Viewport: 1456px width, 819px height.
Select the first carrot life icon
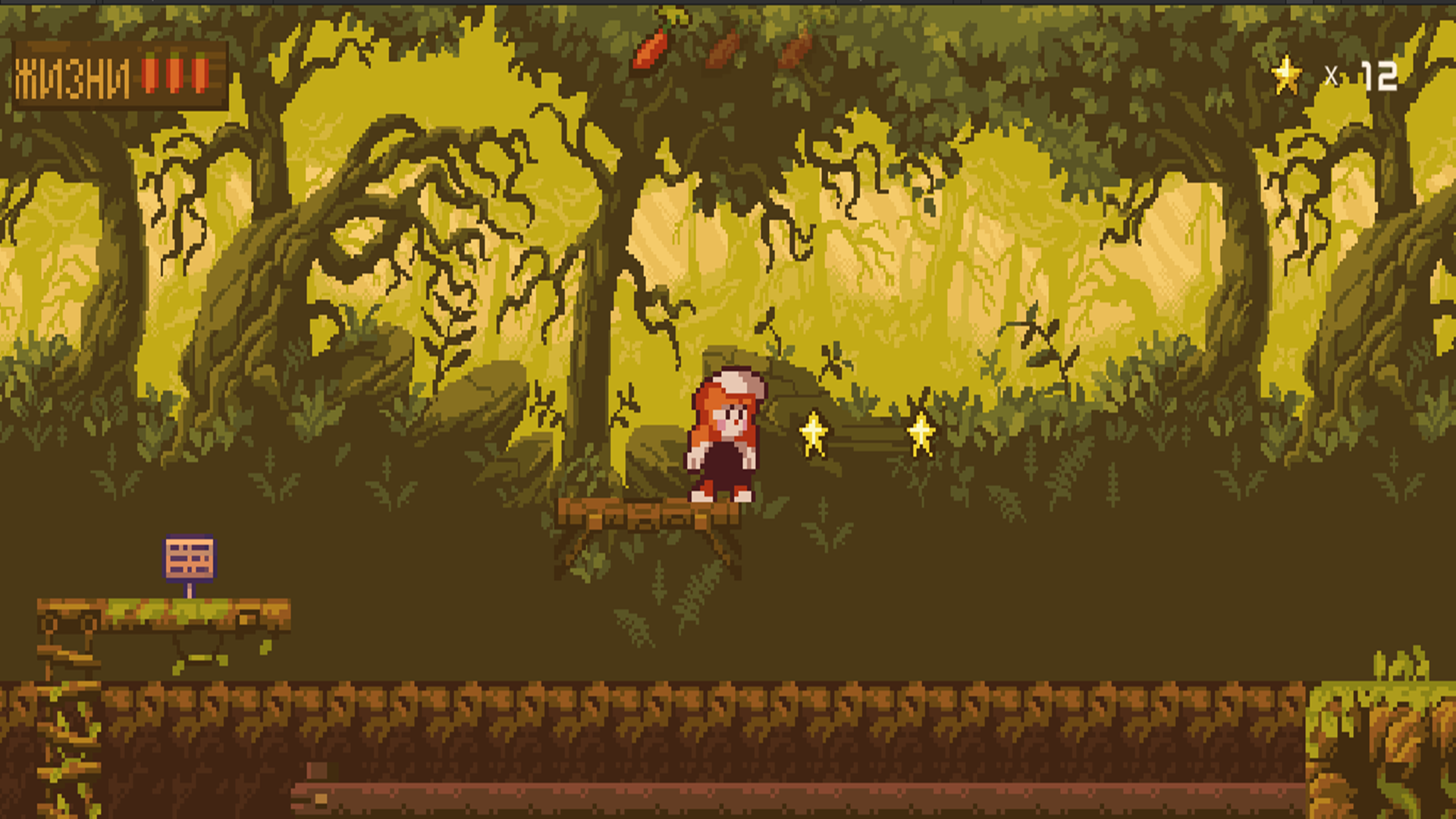[149, 74]
